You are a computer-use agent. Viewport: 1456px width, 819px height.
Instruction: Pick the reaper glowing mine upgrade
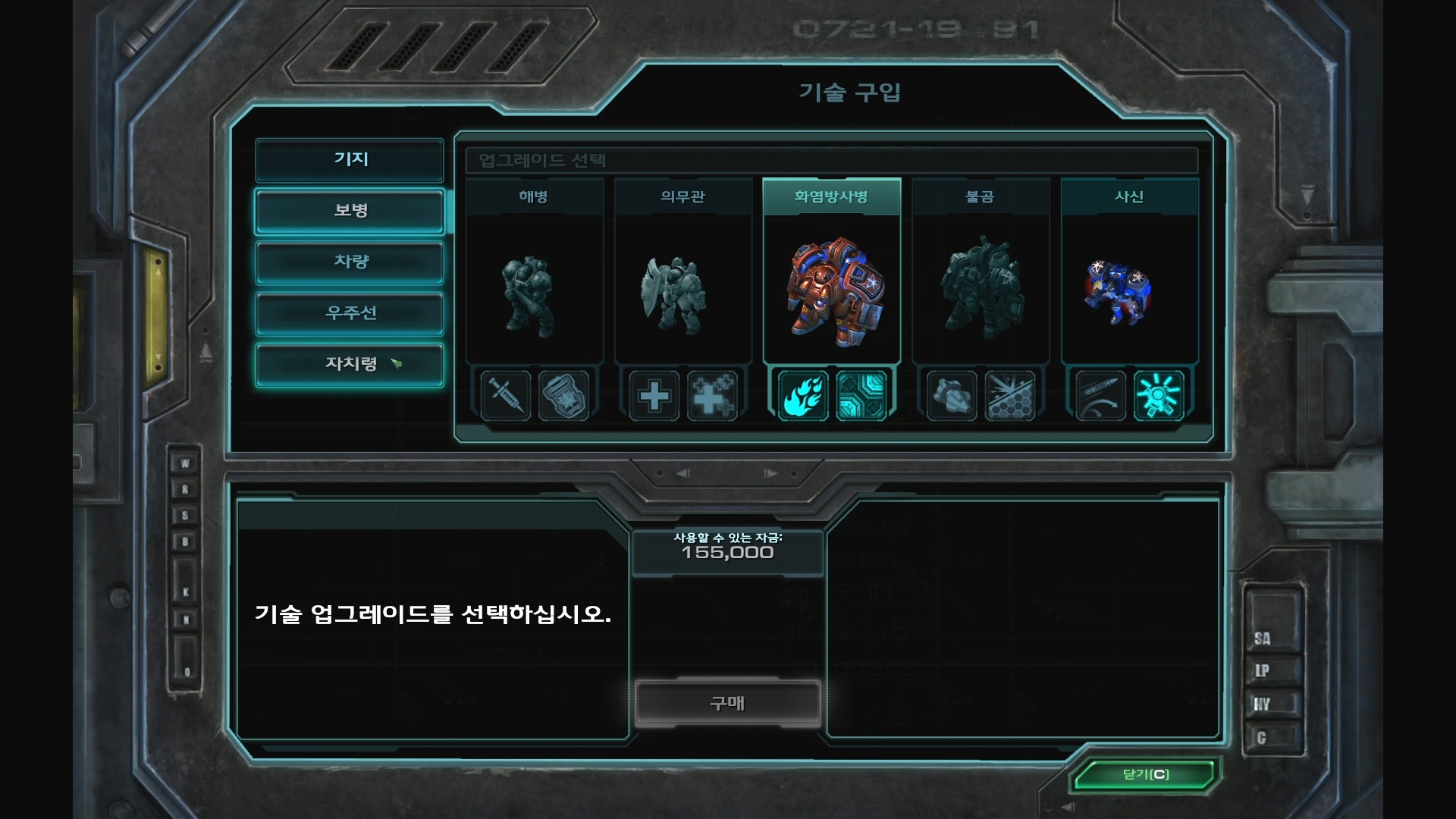tap(1158, 395)
